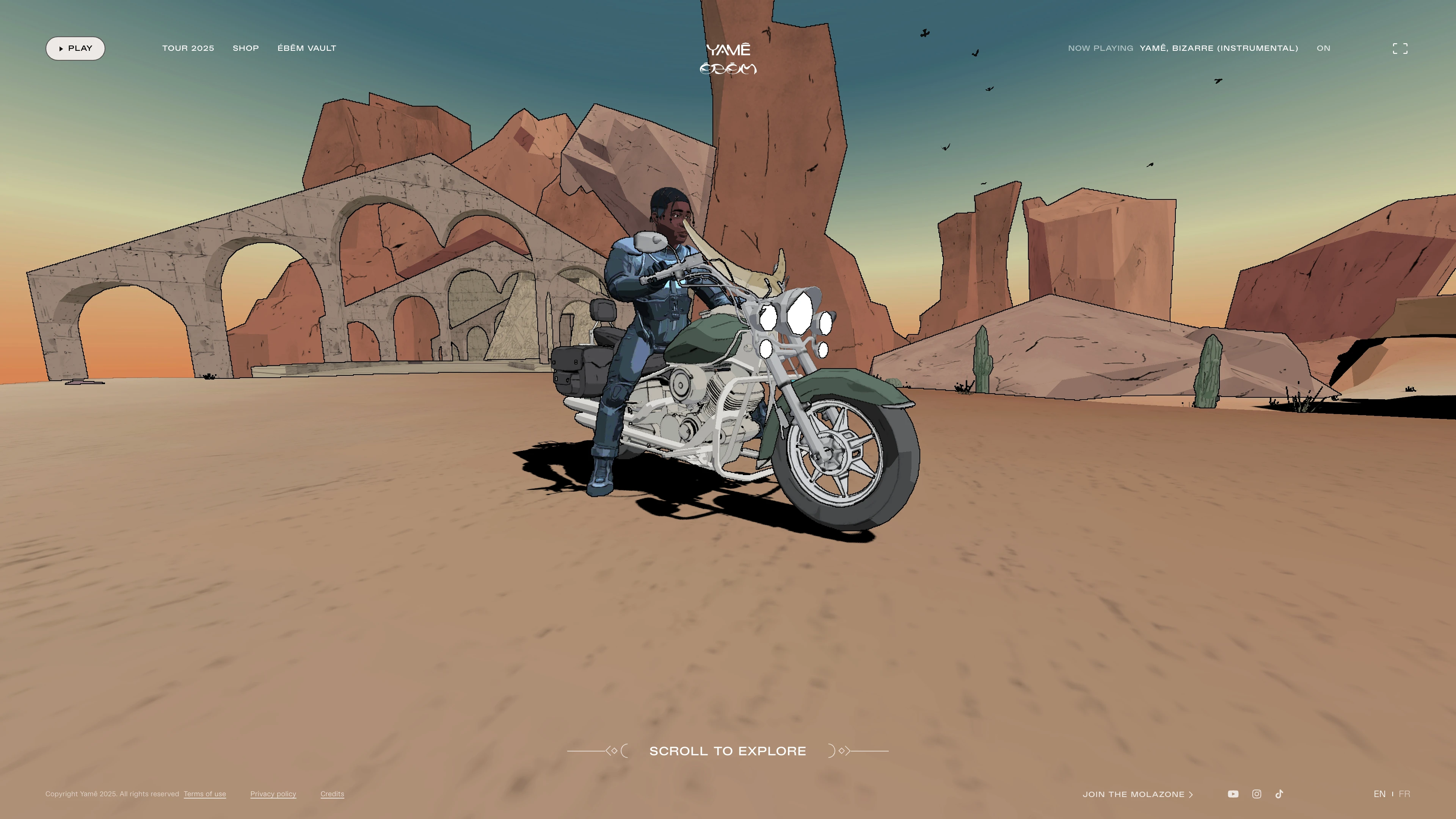Open the Tour 2025 page
This screenshot has width=1456, height=819.
[188, 49]
